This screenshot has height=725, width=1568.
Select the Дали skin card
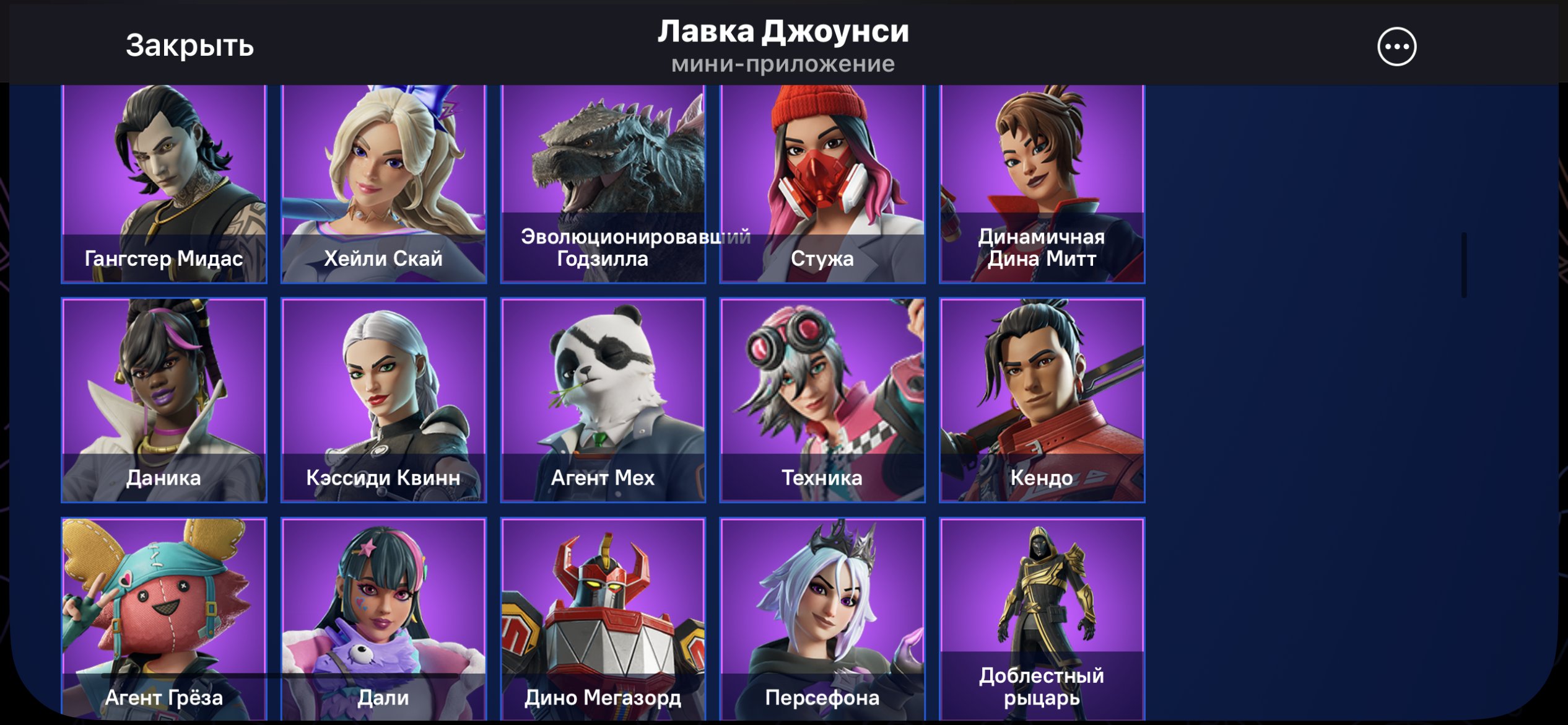(x=384, y=620)
